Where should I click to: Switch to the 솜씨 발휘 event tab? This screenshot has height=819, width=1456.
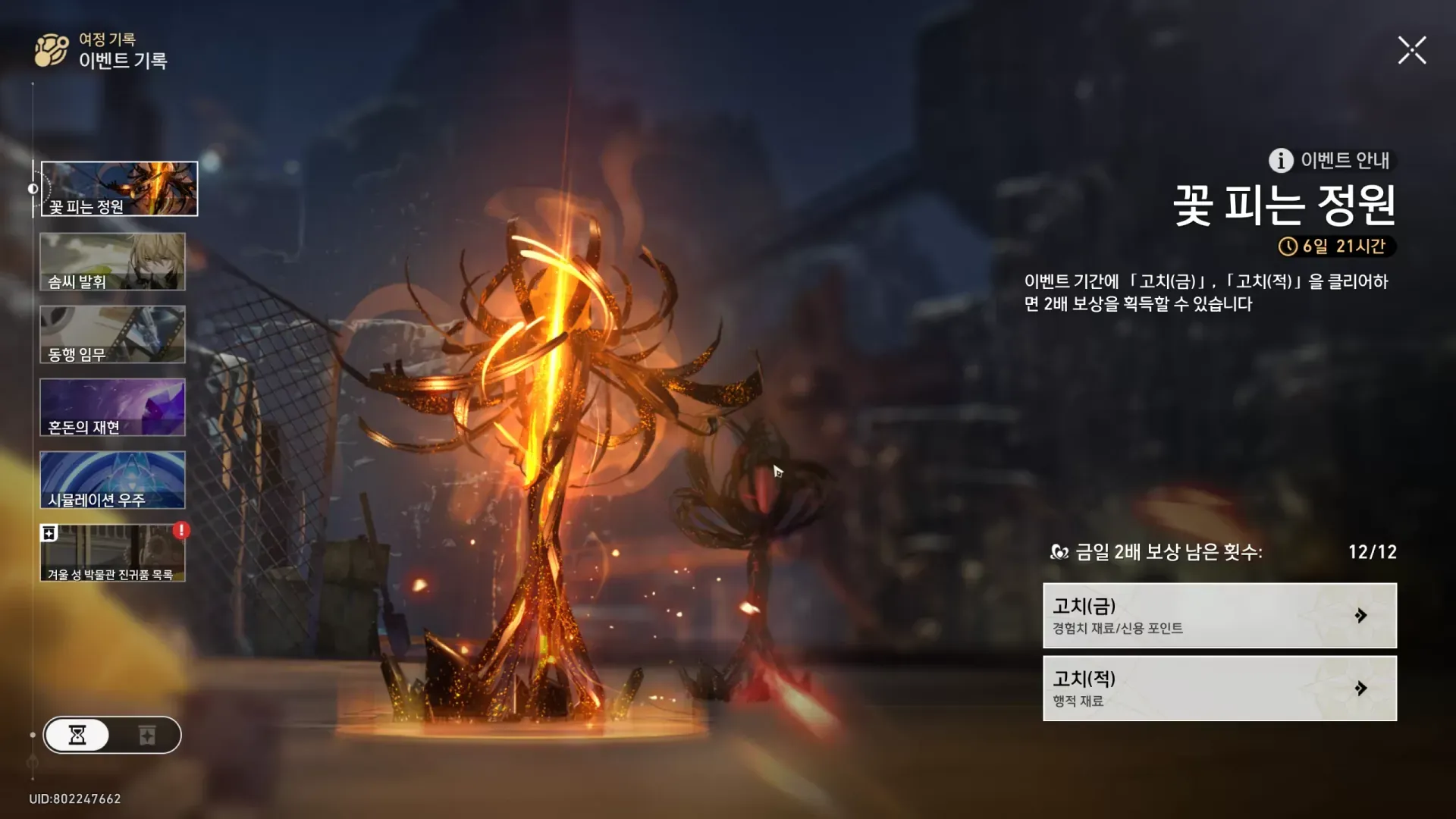pos(112,262)
